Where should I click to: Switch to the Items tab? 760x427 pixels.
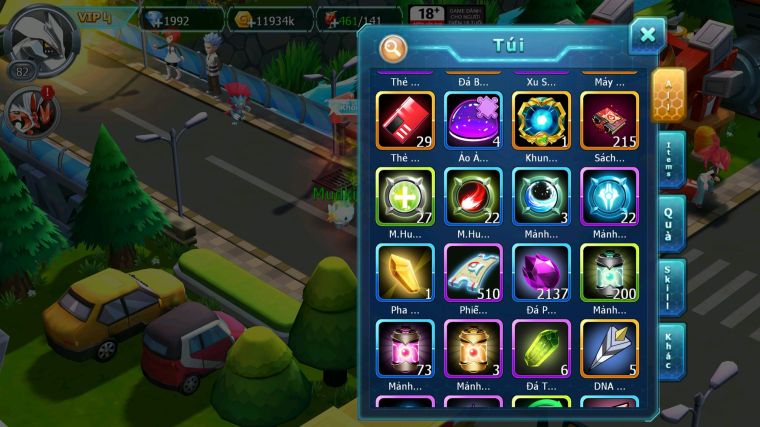click(x=672, y=160)
